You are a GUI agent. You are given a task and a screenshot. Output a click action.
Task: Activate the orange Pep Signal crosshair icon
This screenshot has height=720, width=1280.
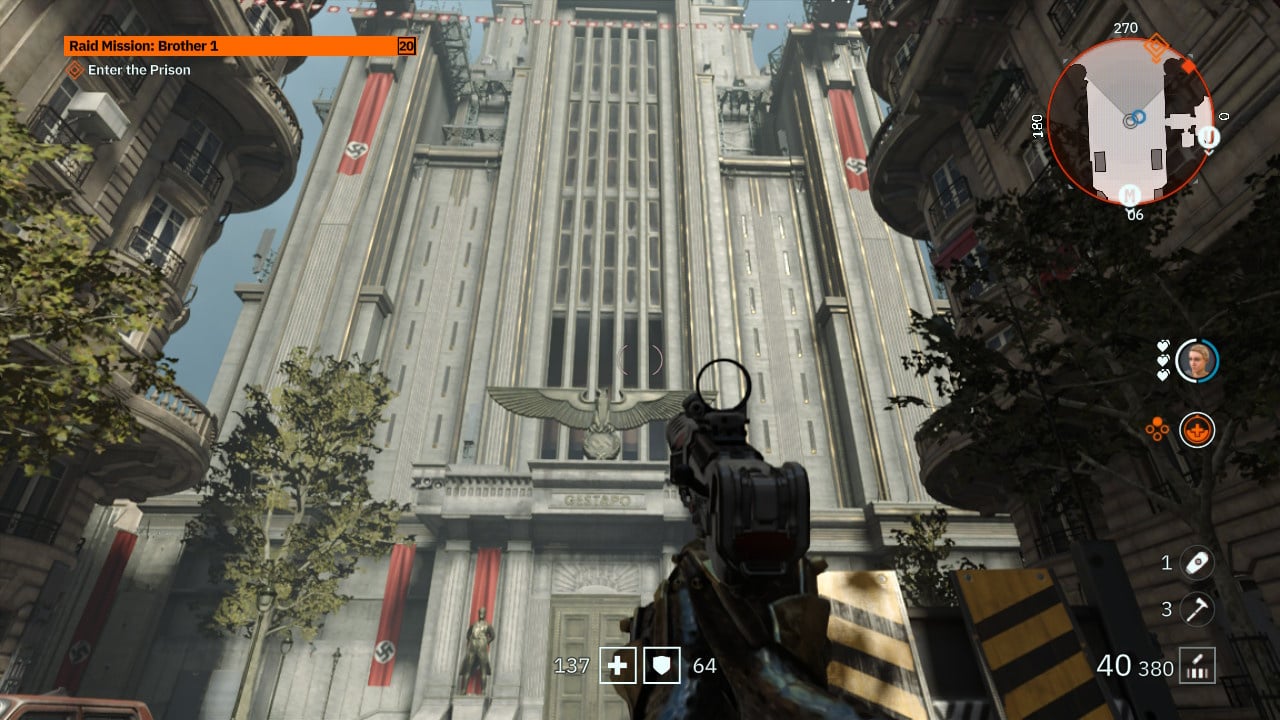click(1196, 428)
